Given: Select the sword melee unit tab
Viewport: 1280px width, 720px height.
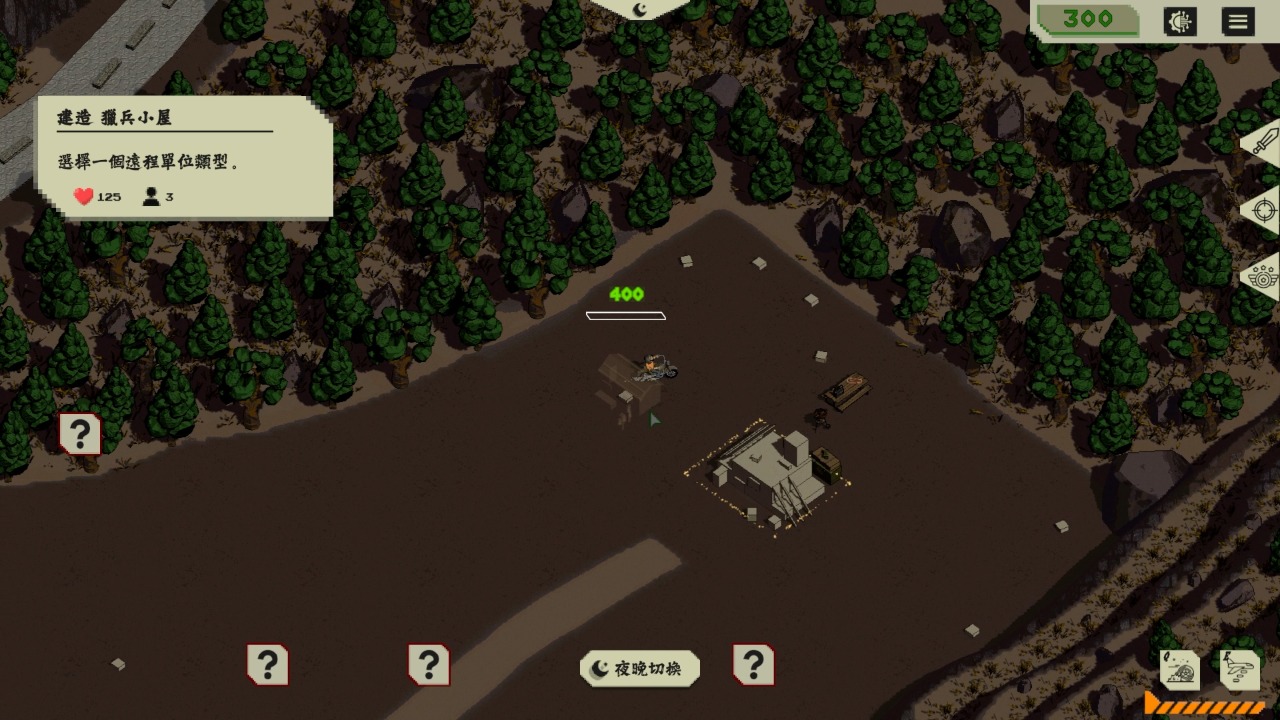Looking at the screenshot, I should click(x=1262, y=142).
